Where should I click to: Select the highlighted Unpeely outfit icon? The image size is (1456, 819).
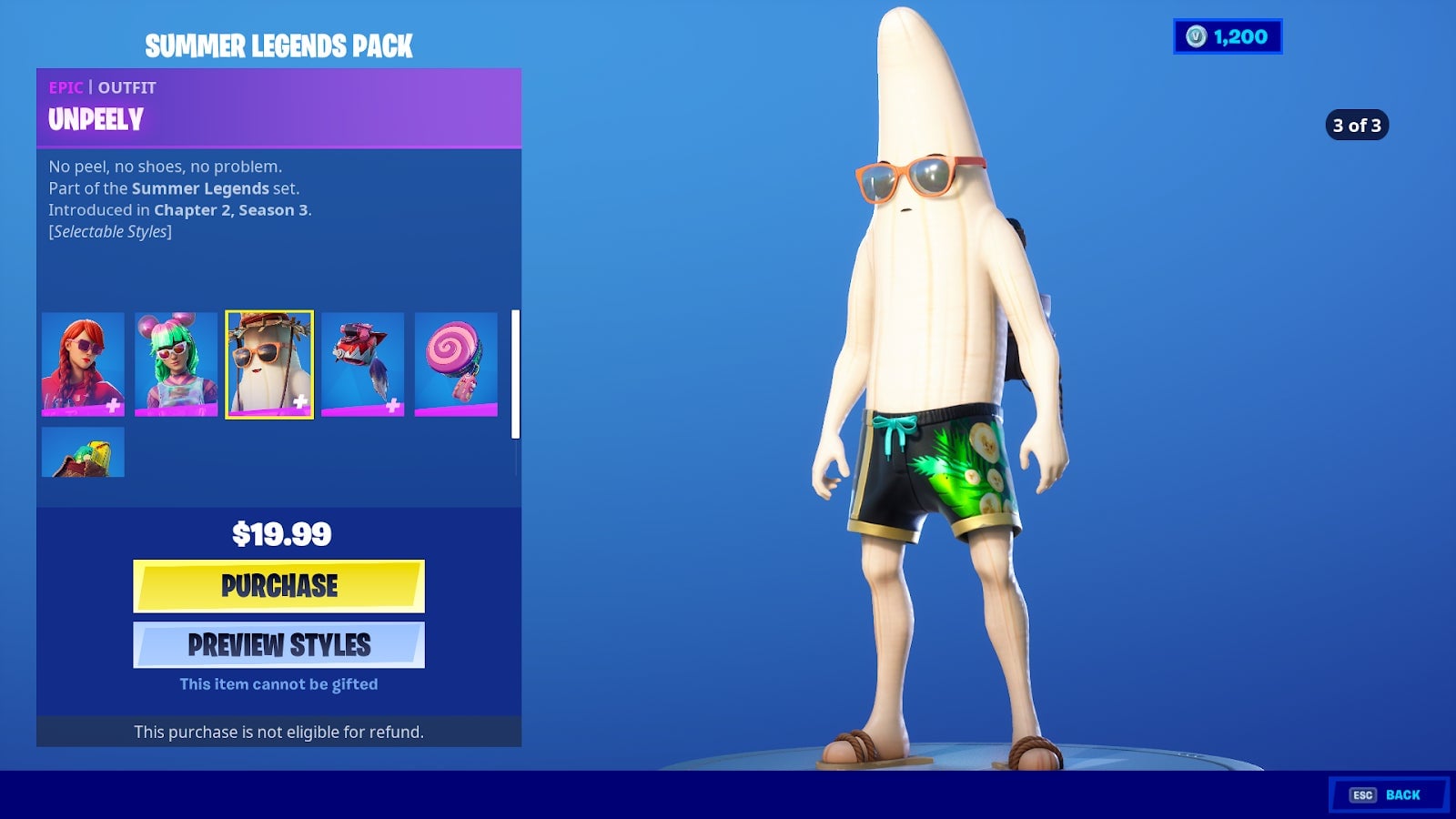tap(268, 365)
